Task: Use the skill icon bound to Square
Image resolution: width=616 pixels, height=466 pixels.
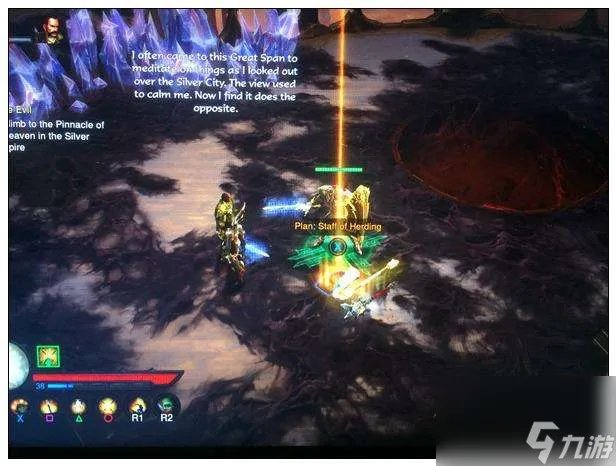Action: coord(48,406)
